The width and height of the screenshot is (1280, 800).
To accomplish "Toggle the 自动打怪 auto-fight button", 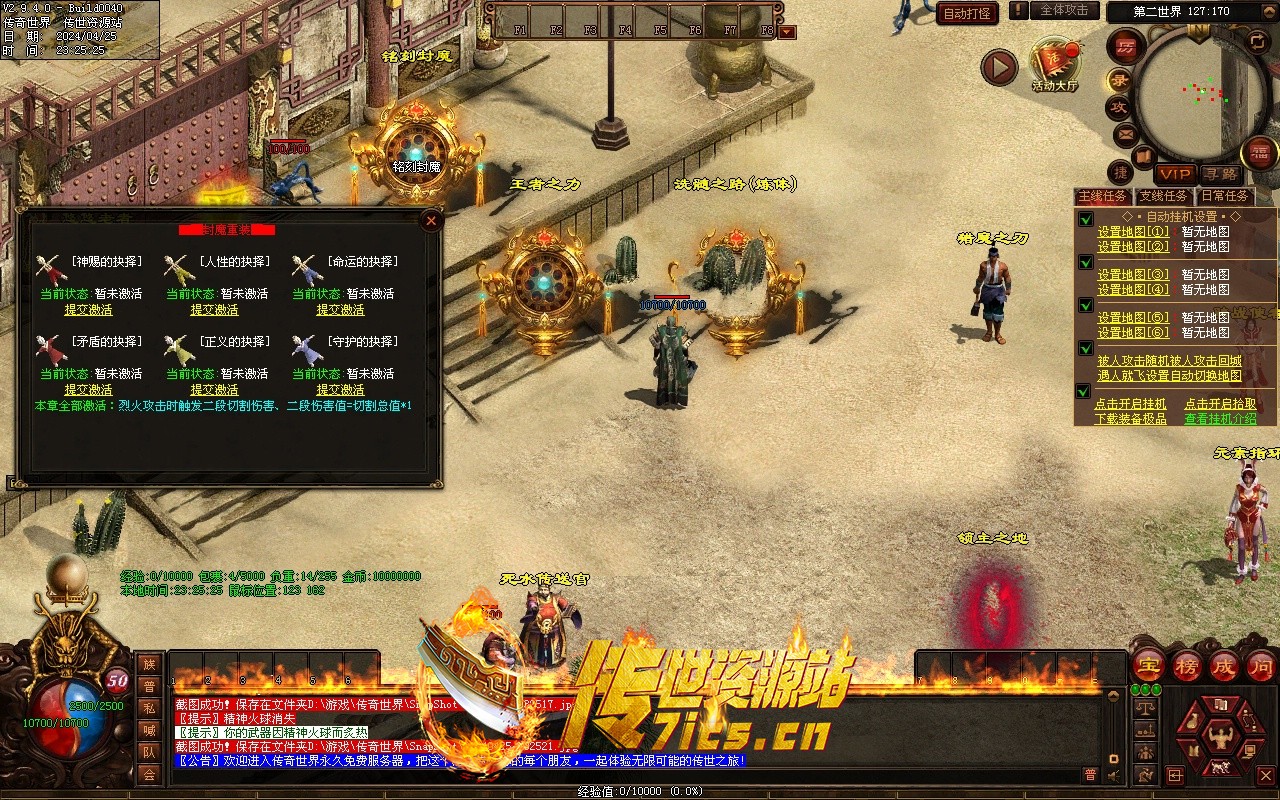I will click(967, 13).
